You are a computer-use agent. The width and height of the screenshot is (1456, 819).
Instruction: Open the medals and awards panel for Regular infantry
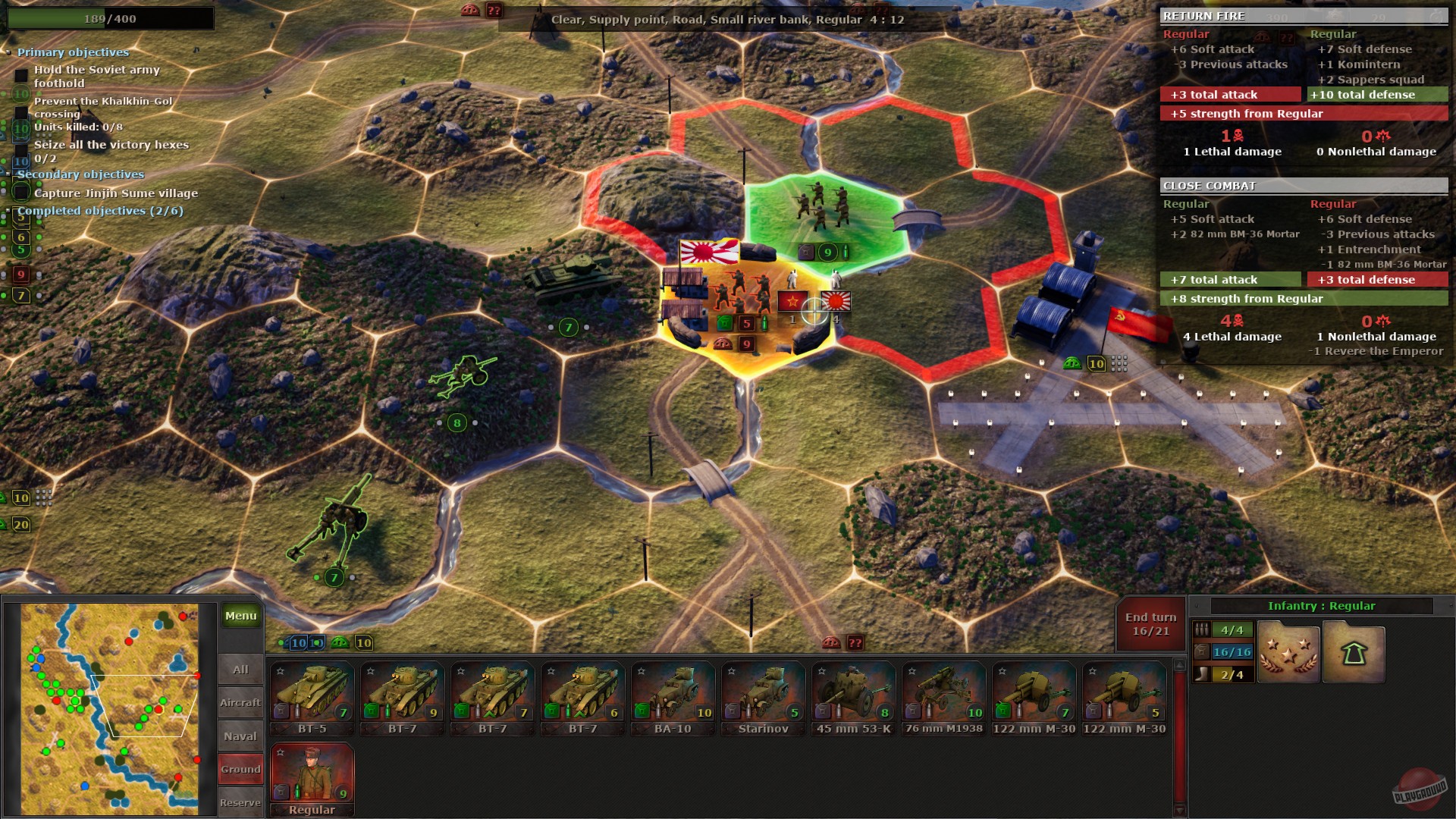1288,652
